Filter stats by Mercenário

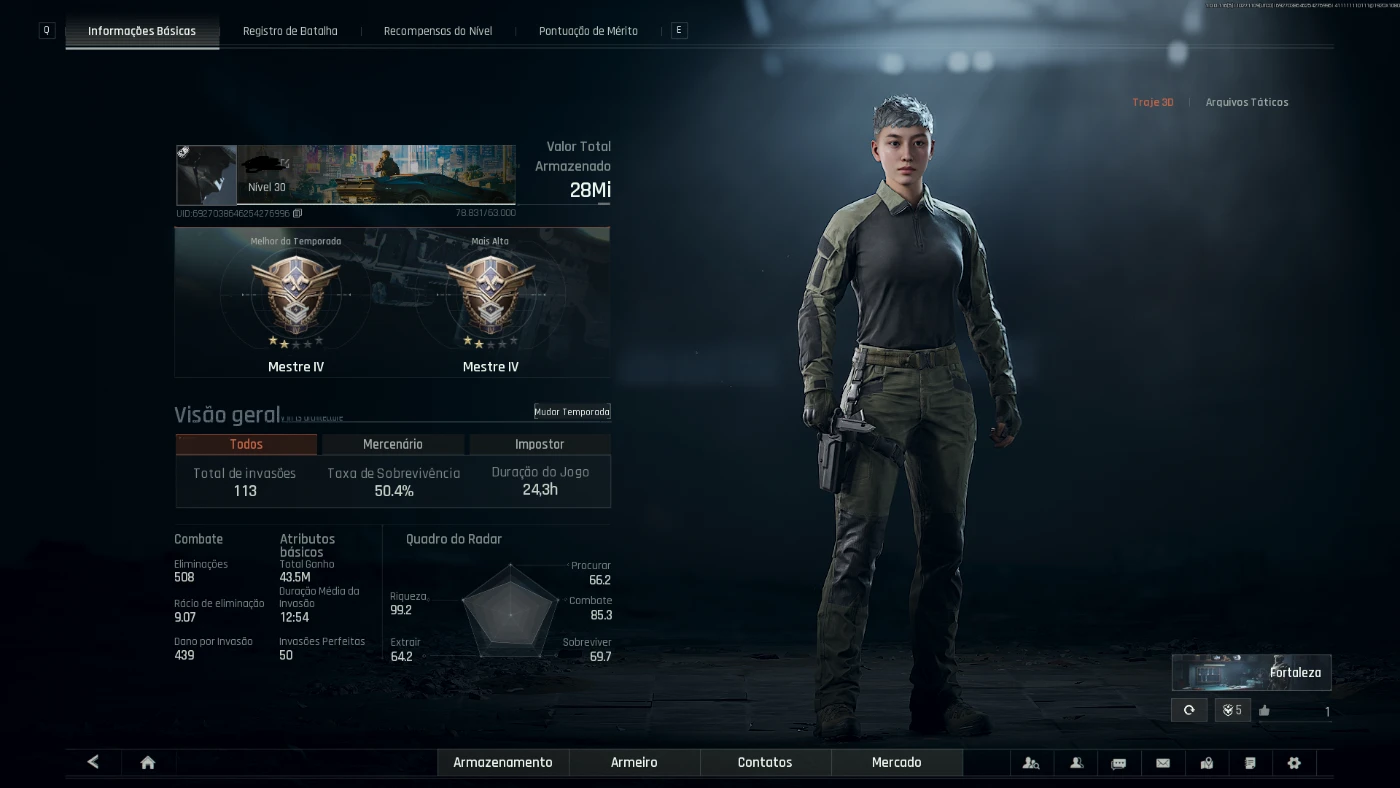click(x=393, y=444)
